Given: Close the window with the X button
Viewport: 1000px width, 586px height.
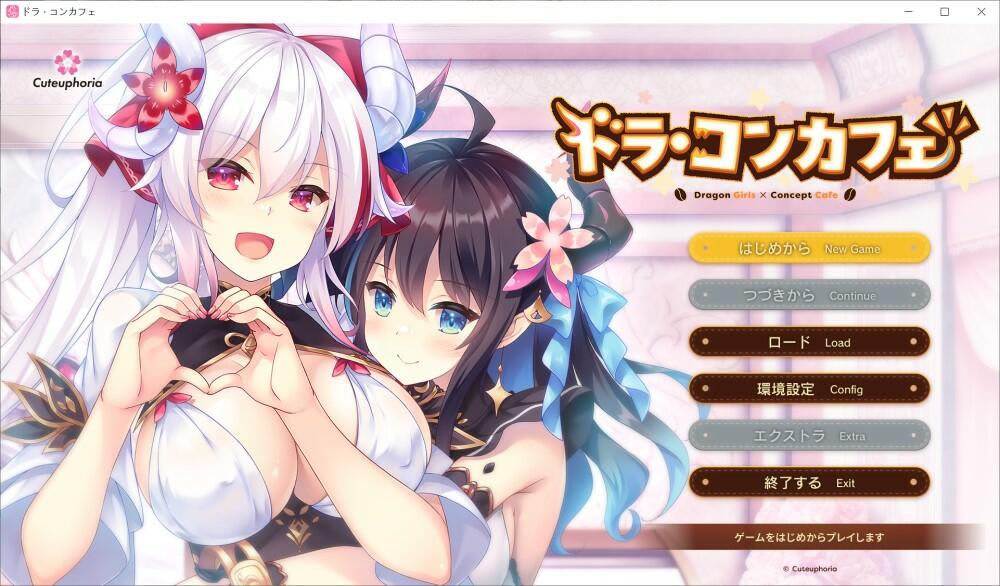Looking at the screenshot, I should coord(980,11).
